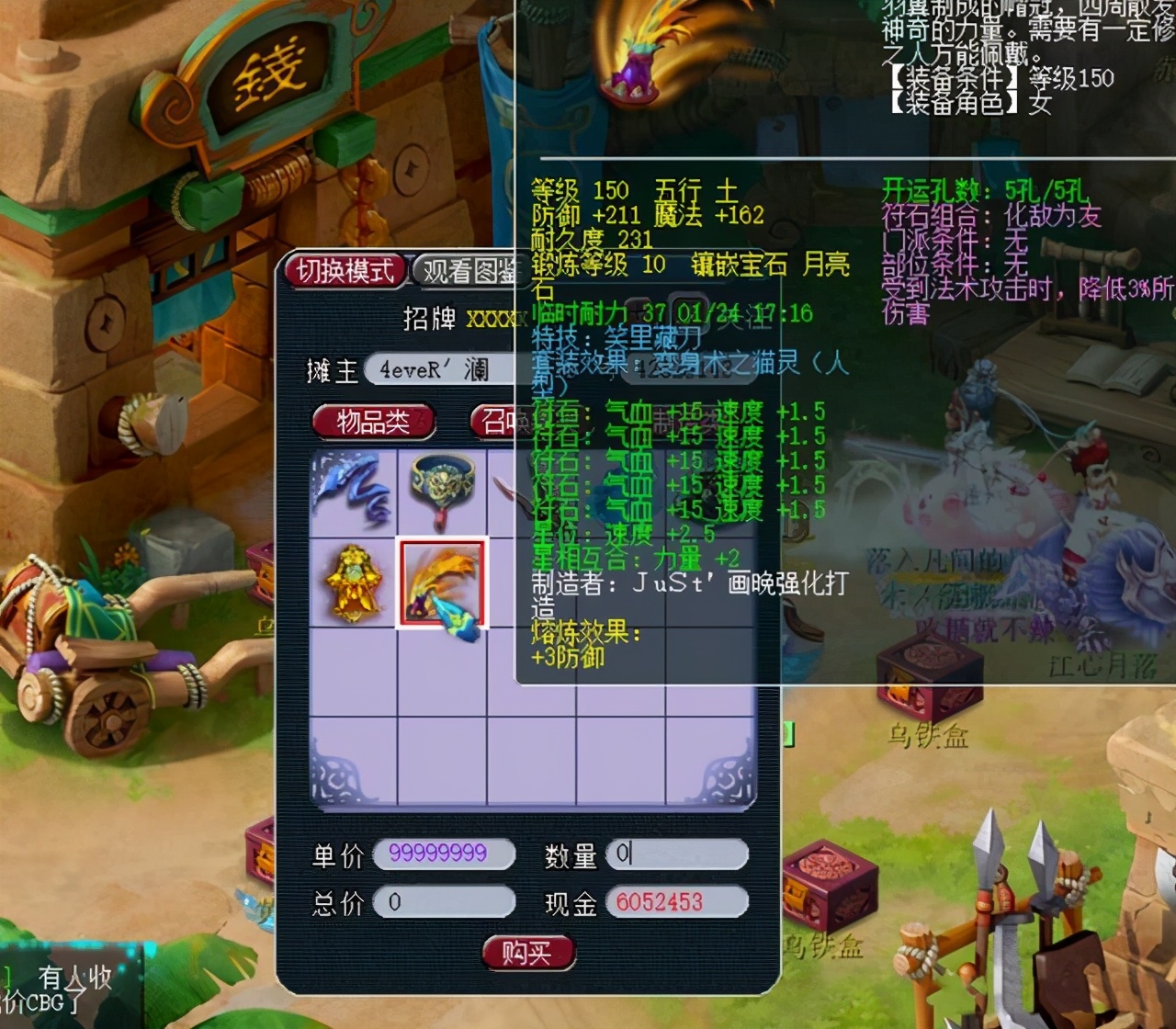The image size is (1176, 1029).
Task: Switch to the 物品类 tab
Action: click(373, 422)
